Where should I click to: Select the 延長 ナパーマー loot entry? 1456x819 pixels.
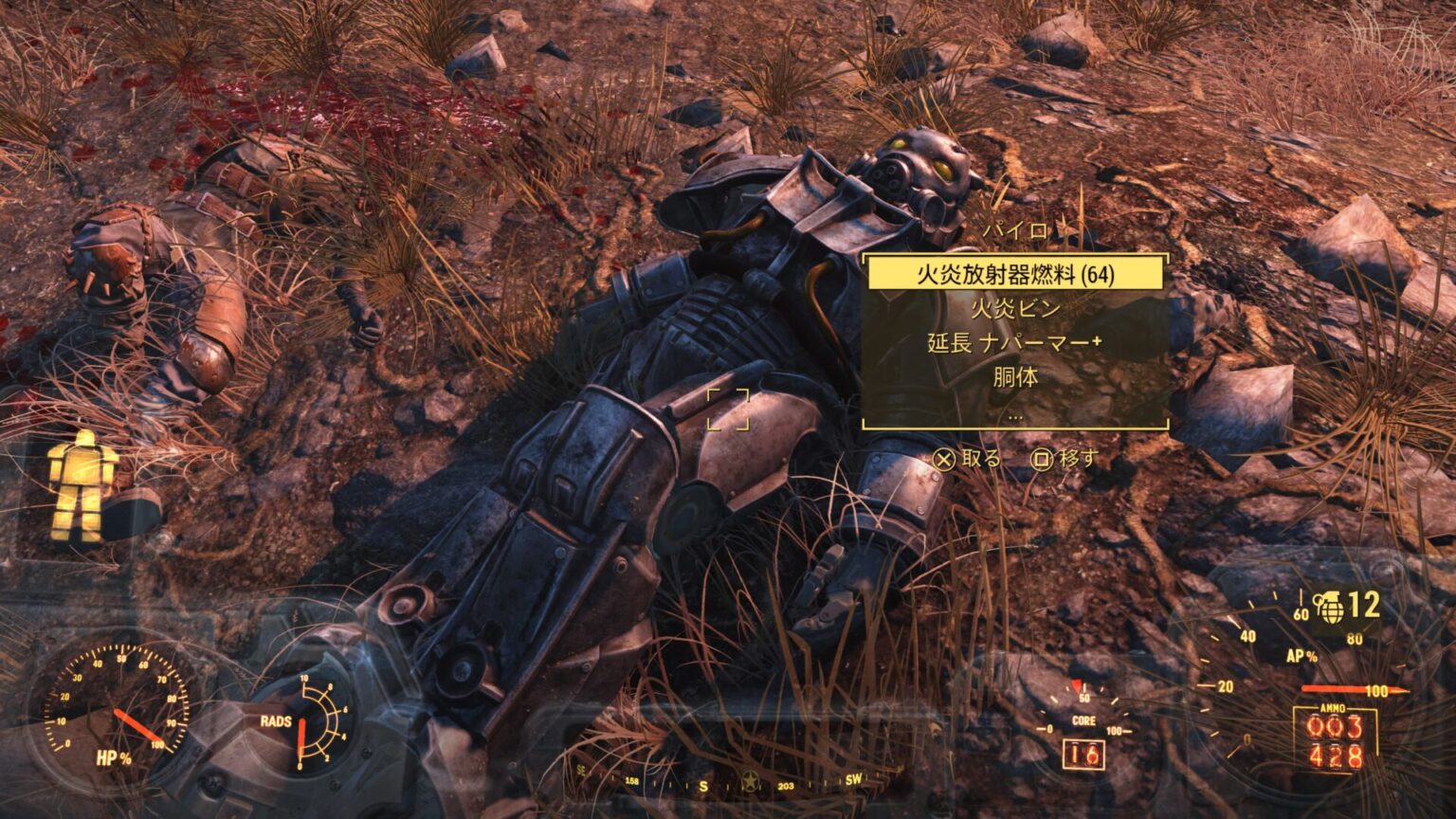[x=1015, y=343]
